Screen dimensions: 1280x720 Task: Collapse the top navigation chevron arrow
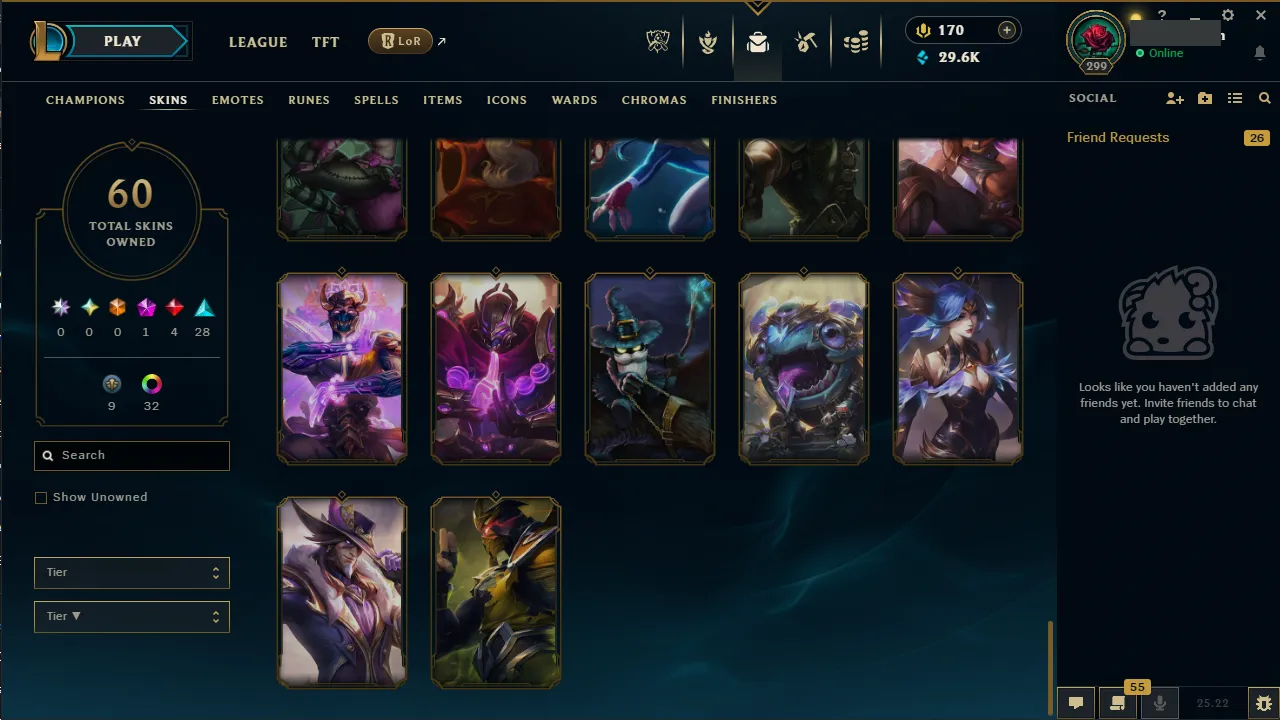click(758, 8)
